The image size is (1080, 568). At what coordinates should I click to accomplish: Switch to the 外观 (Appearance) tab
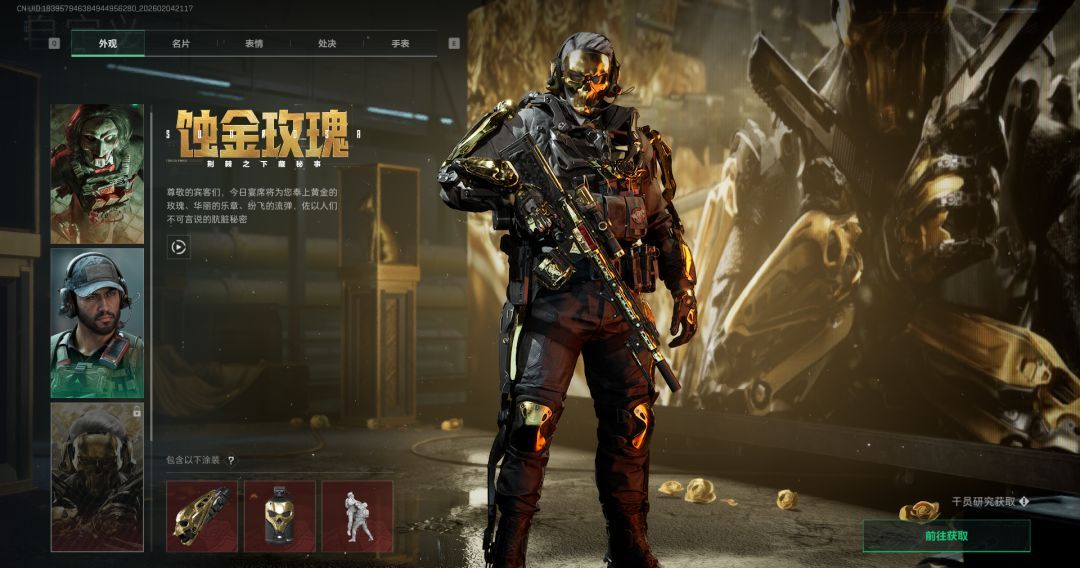point(108,44)
